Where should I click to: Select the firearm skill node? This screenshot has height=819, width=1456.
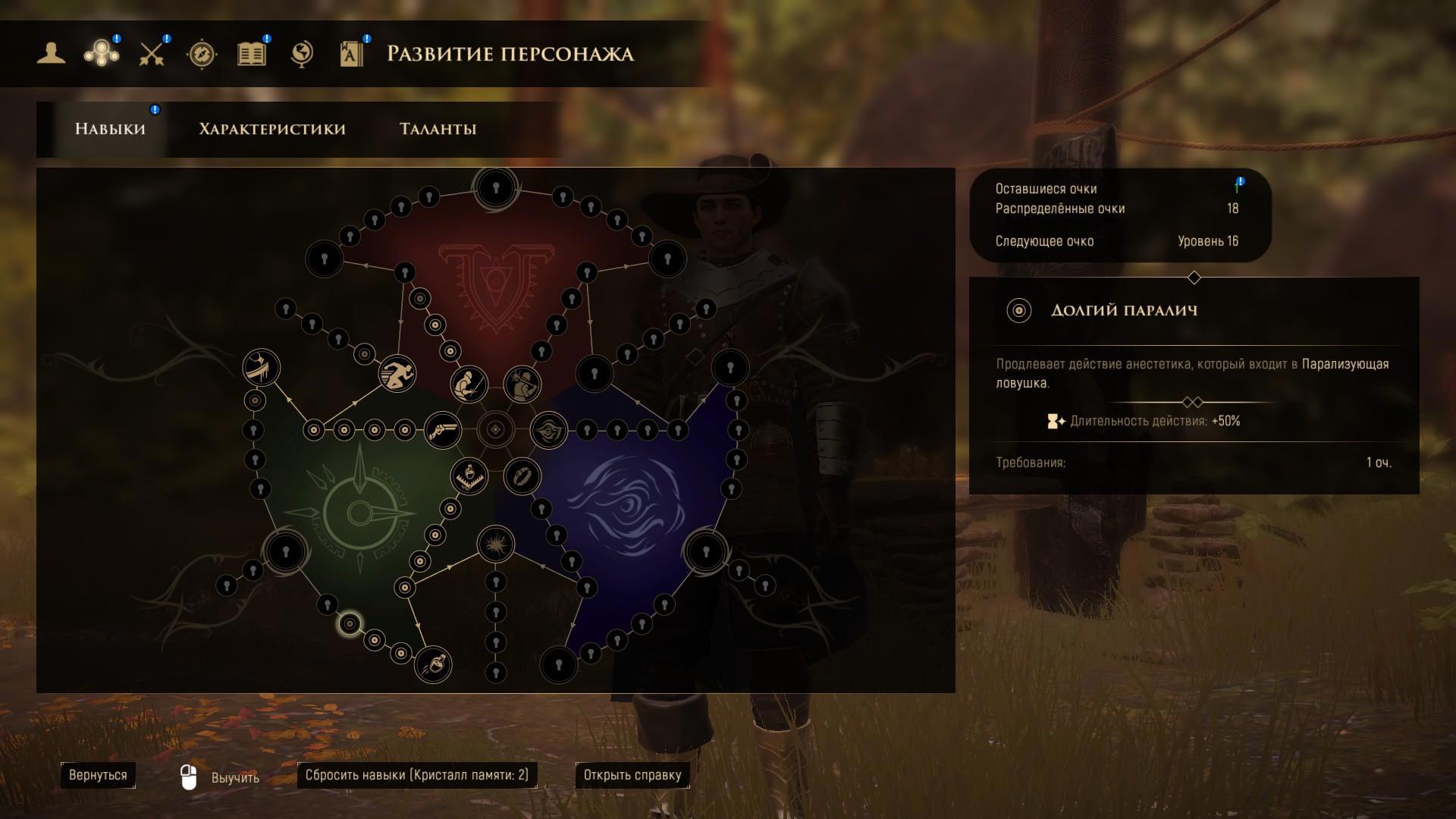tap(443, 431)
